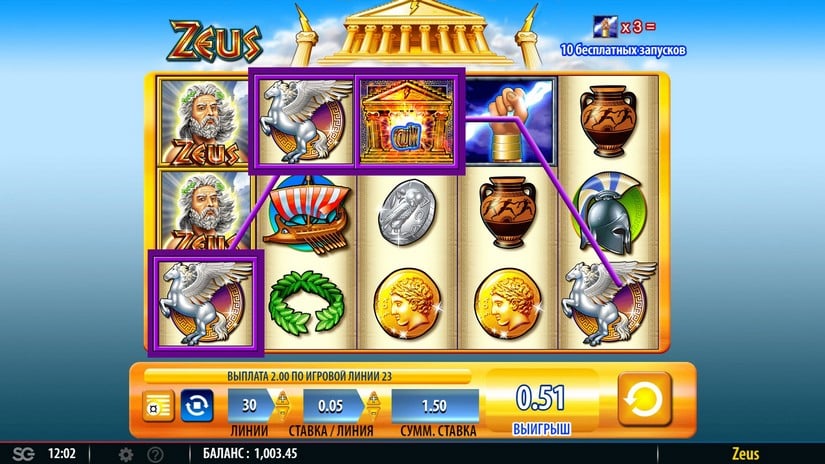Screen dimensions: 825x464
Task: Raise the bet per line
Action: pyautogui.click(x=372, y=397)
